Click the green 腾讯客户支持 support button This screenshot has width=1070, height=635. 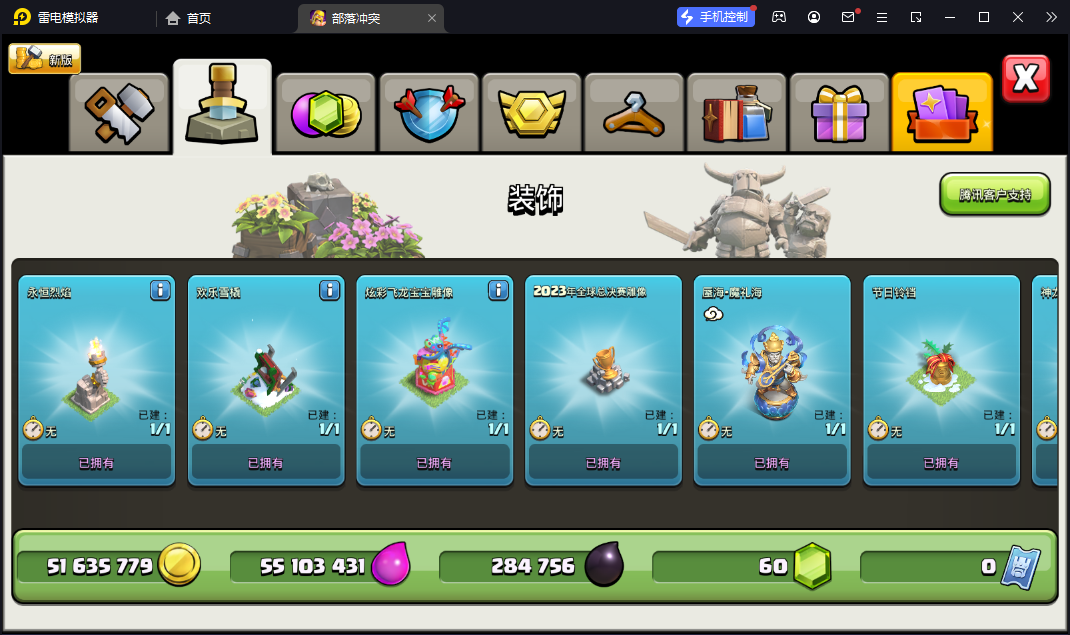(x=994, y=194)
